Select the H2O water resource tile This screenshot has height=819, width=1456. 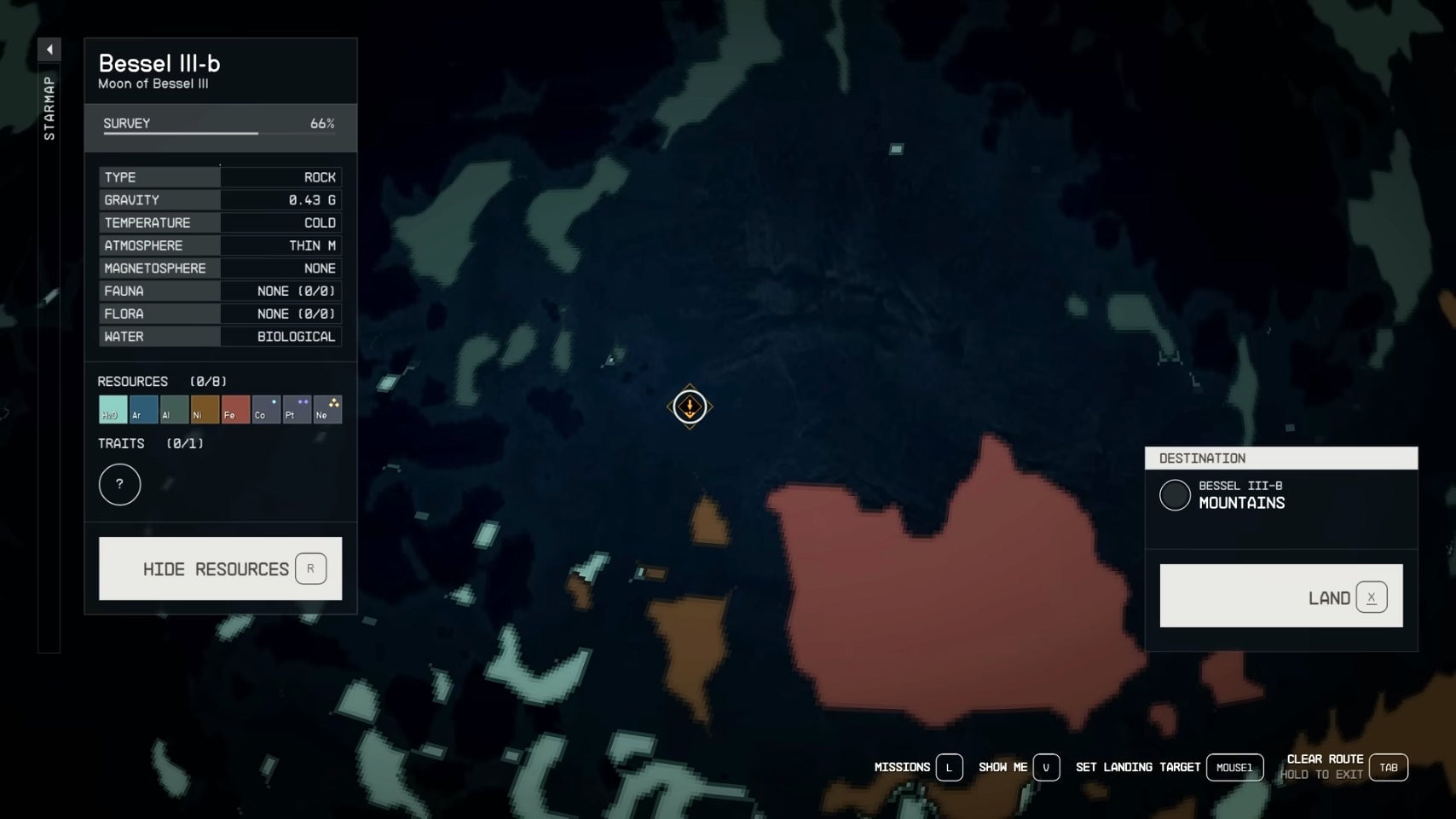pos(113,410)
